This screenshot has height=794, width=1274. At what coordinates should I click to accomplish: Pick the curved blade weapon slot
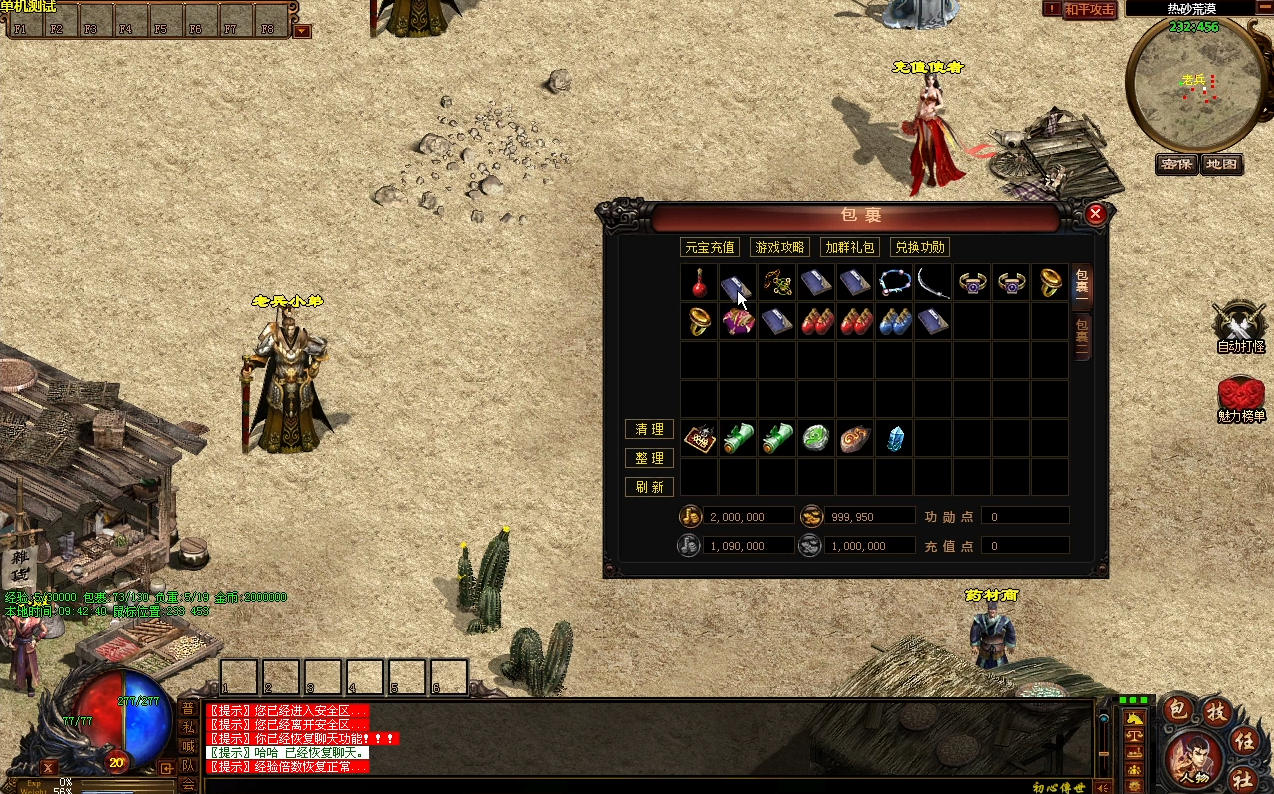pos(933,283)
